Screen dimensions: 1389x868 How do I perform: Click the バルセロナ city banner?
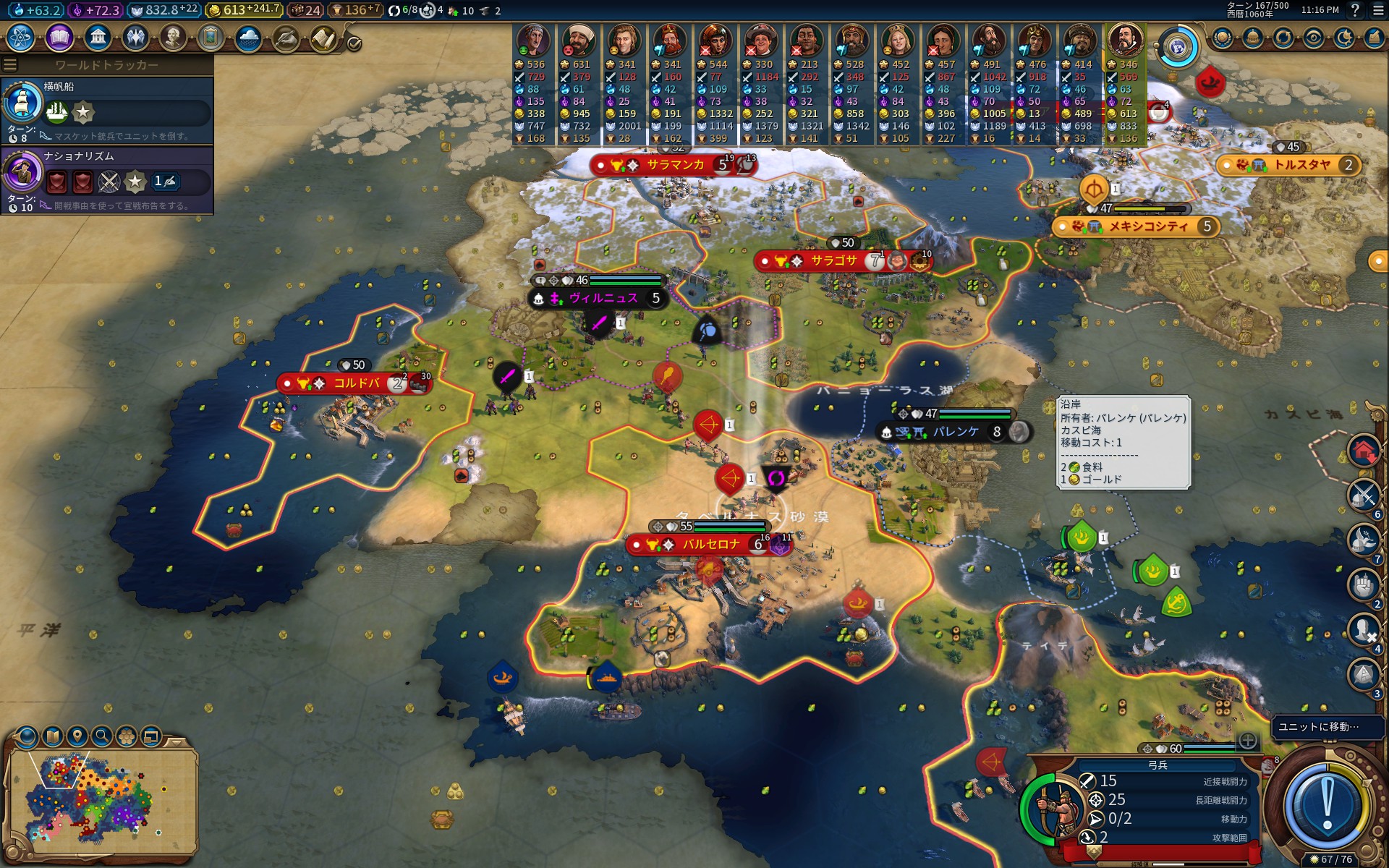[710, 545]
